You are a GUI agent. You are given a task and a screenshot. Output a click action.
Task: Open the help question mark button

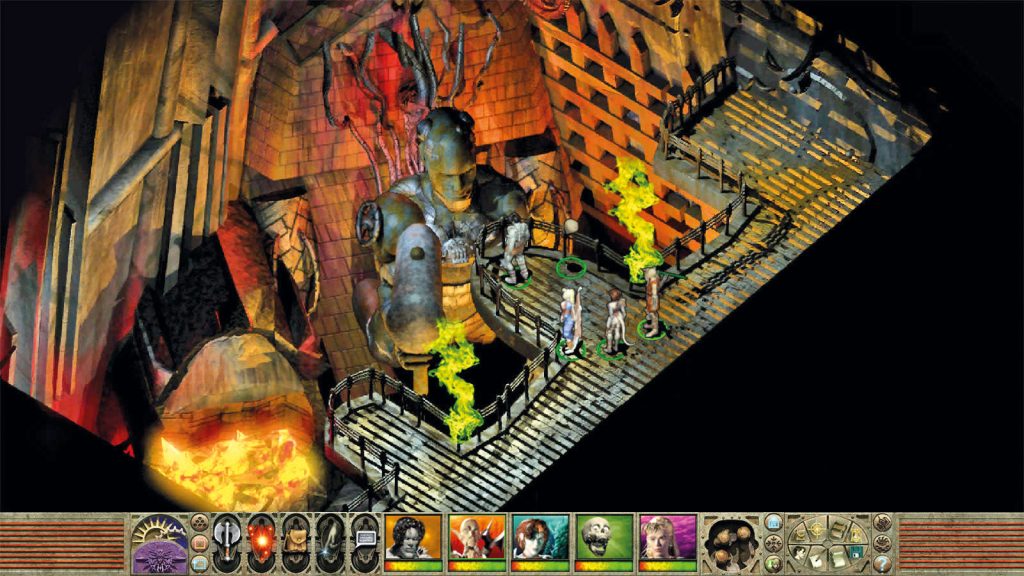click(882, 562)
